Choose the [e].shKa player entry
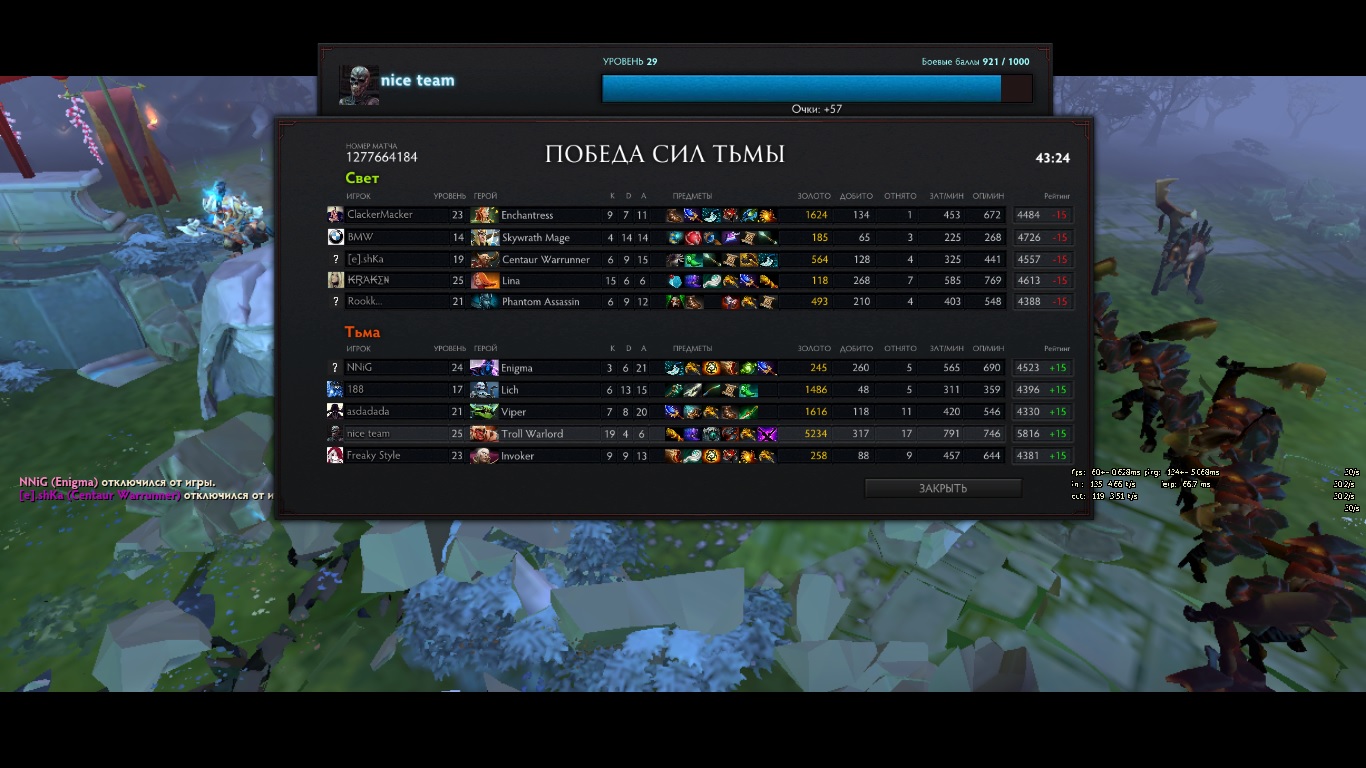The width and height of the screenshot is (1366, 768). coord(365,260)
